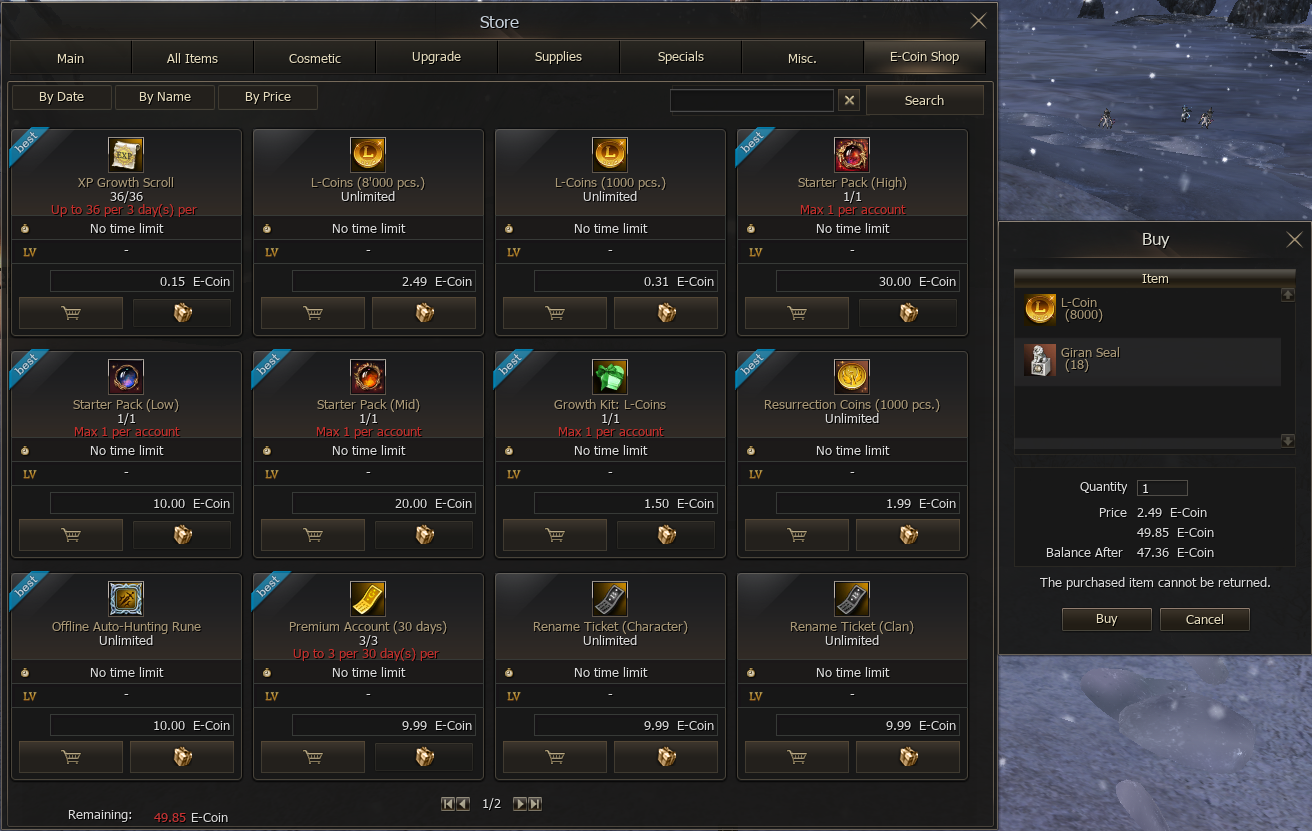Image resolution: width=1312 pixels, height=831 pixels.
Task: Sort store items By Date
Action: pyautogui.click(x=62, y=97)
